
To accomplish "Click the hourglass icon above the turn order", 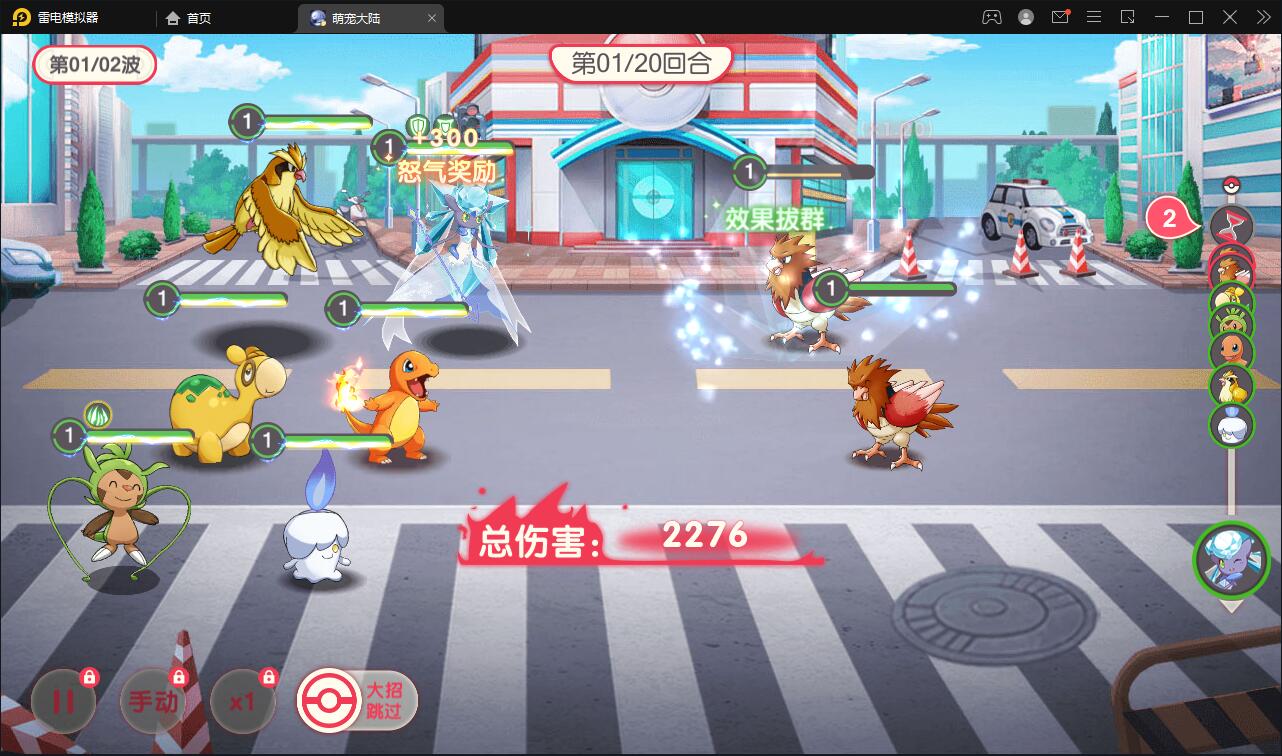I will tap(1232, 226).
